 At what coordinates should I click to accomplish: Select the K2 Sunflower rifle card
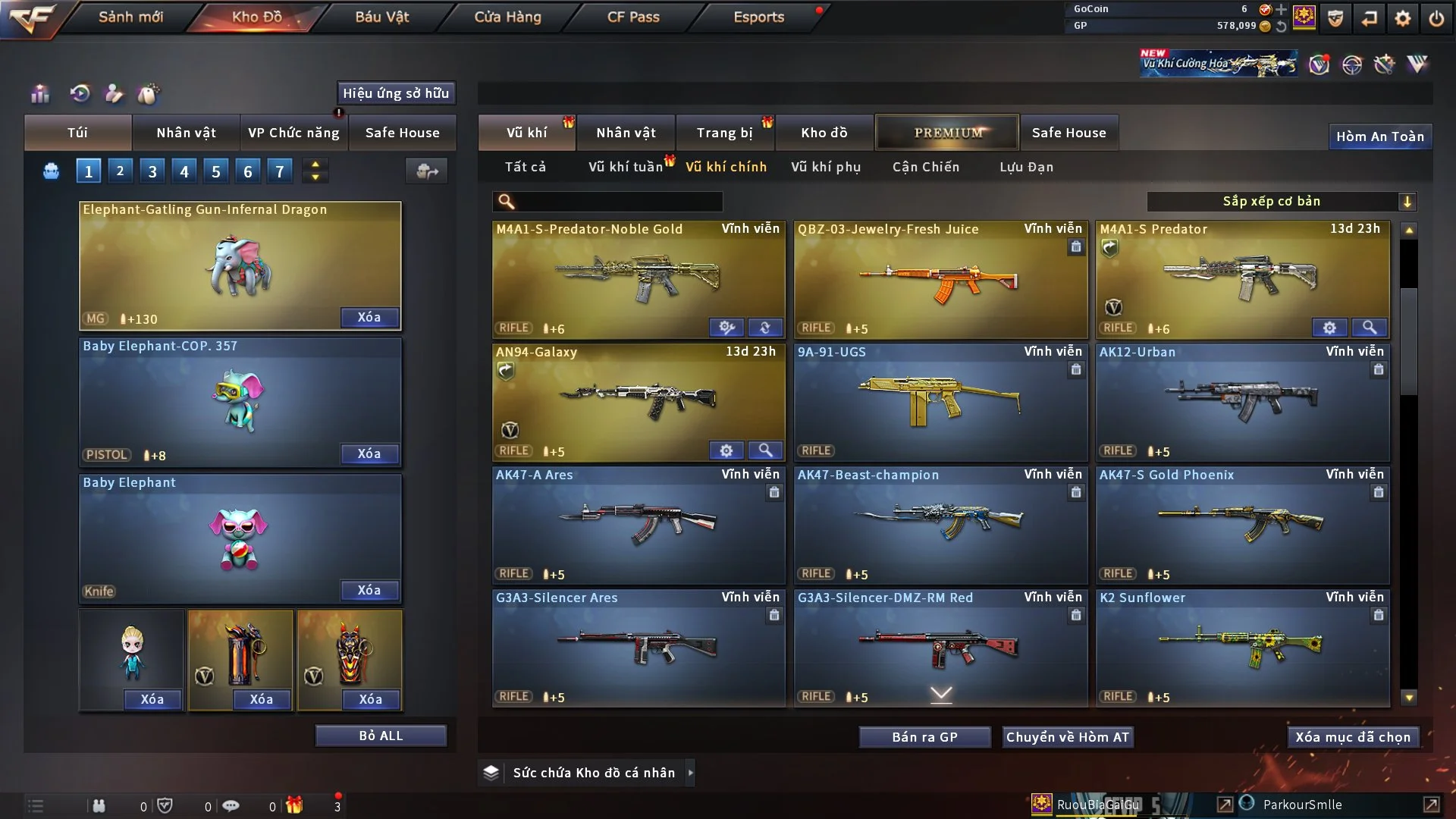tap(1242, 648)
